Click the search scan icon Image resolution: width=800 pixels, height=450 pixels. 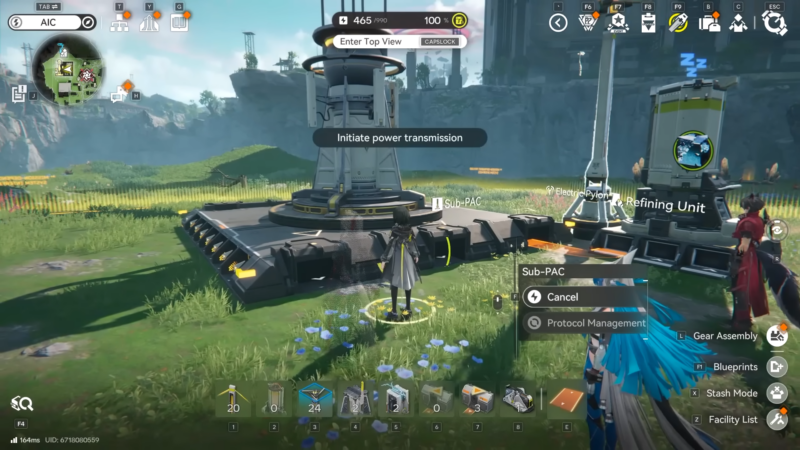pyautogui.click(x=22, y=403)
